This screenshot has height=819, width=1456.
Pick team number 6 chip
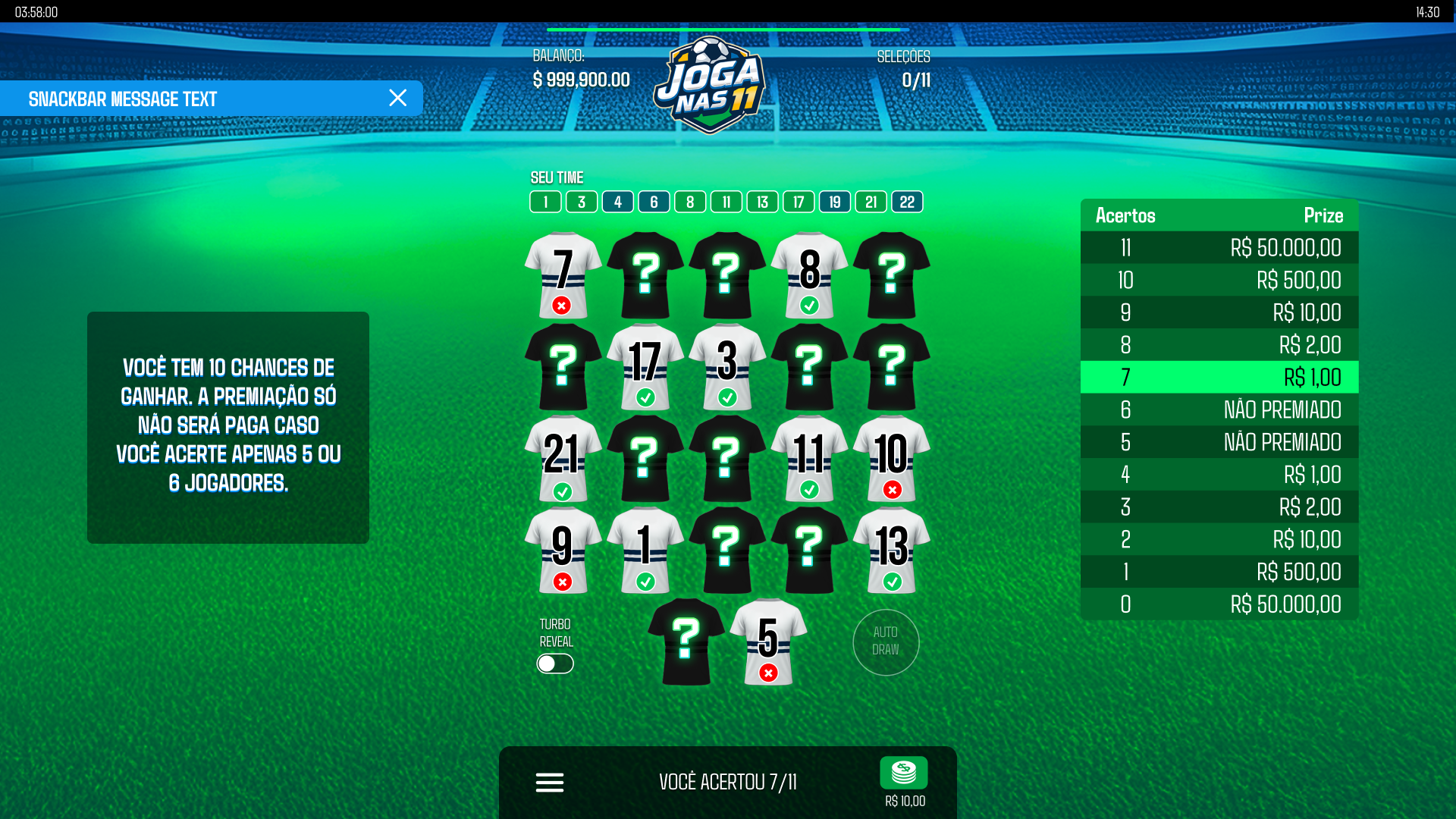[654, 202]
